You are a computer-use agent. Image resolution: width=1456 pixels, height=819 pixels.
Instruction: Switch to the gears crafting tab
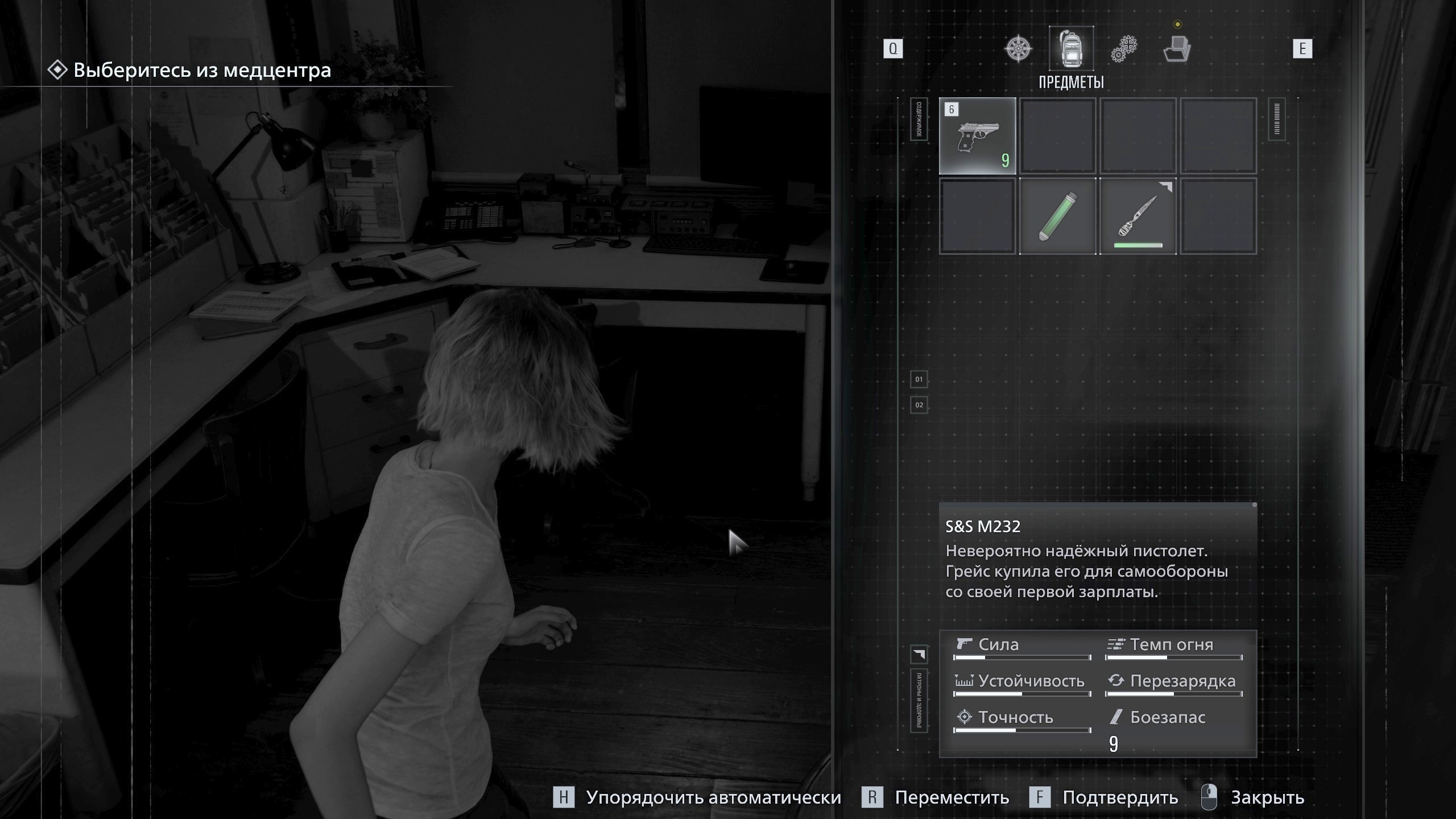[x=1124, y=48]
